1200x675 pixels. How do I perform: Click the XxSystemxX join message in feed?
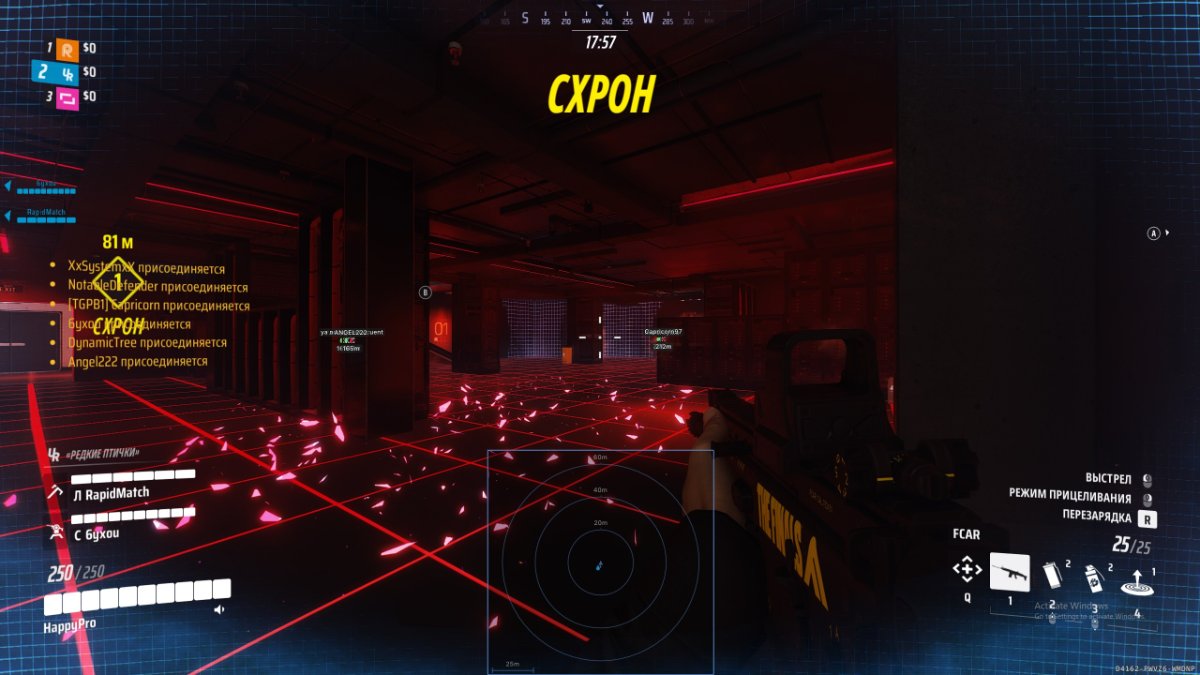click(145, 268)
